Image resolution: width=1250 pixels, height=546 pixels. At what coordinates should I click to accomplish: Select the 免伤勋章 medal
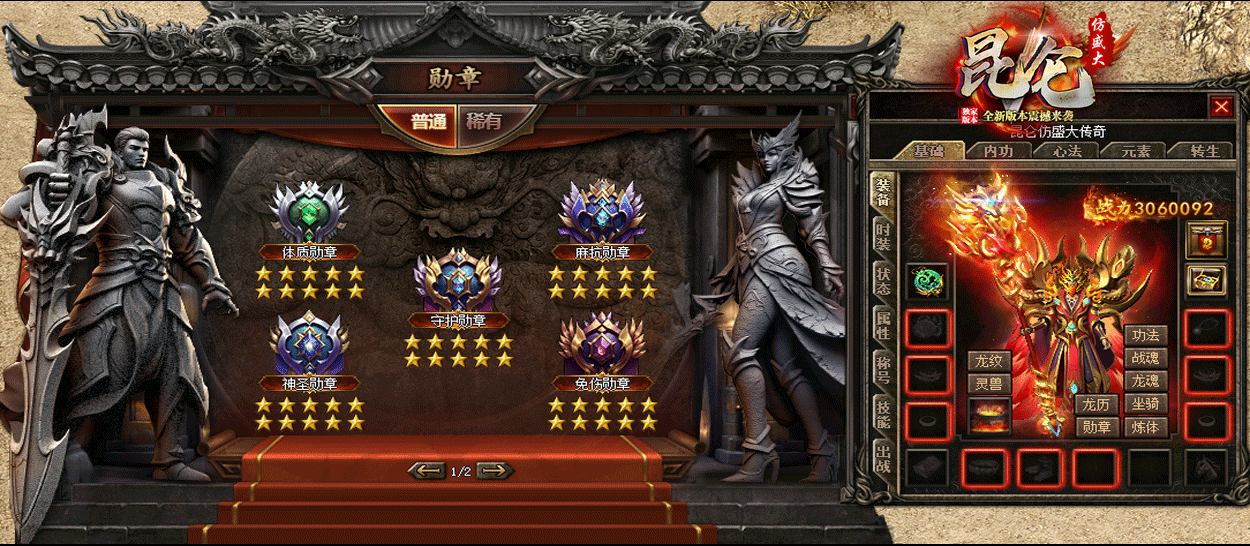click(x=602, y=345)
